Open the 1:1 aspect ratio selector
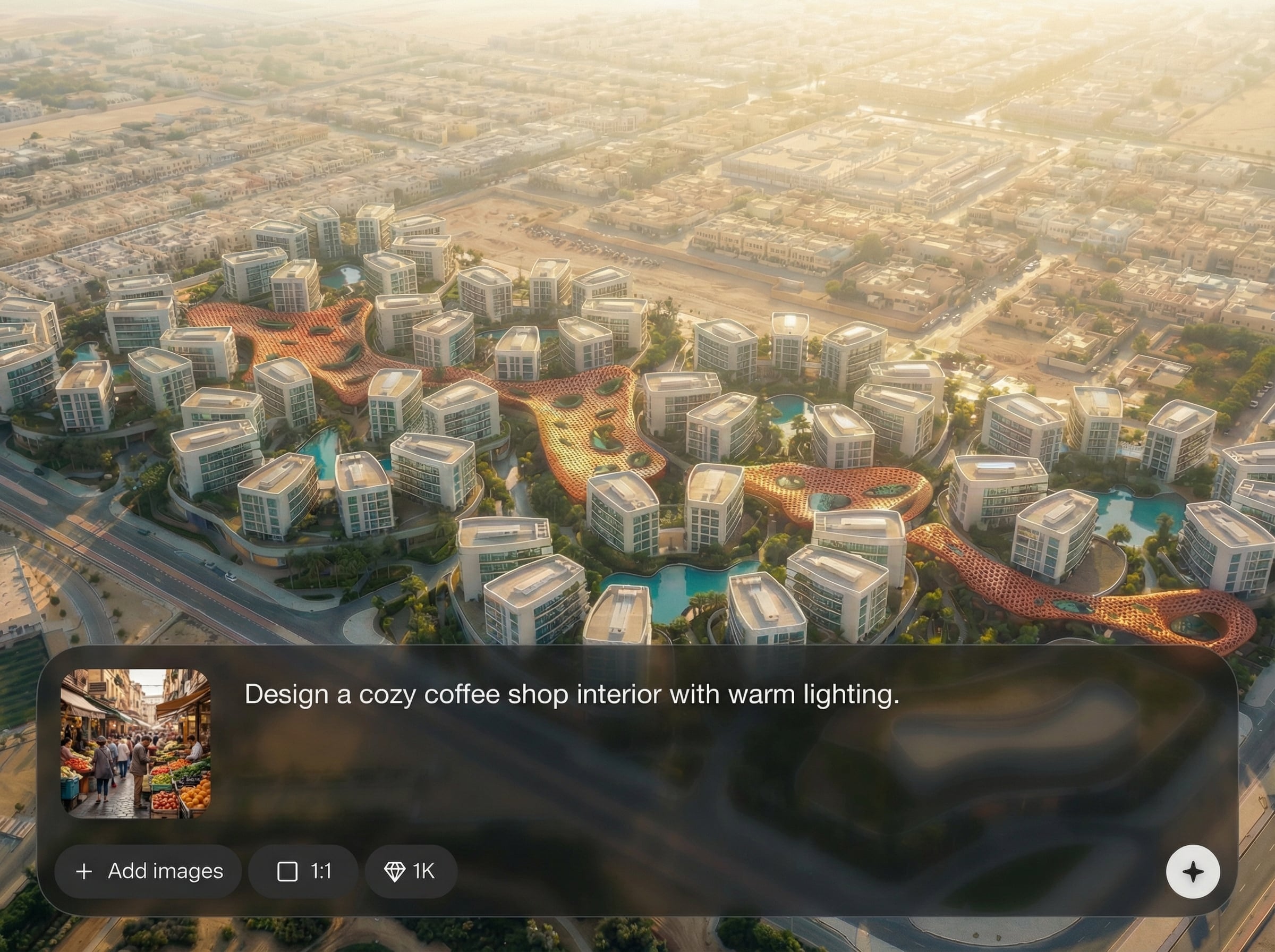This screenshot has height=952, width=1275. pyautogui.click(x=304, y=871)
